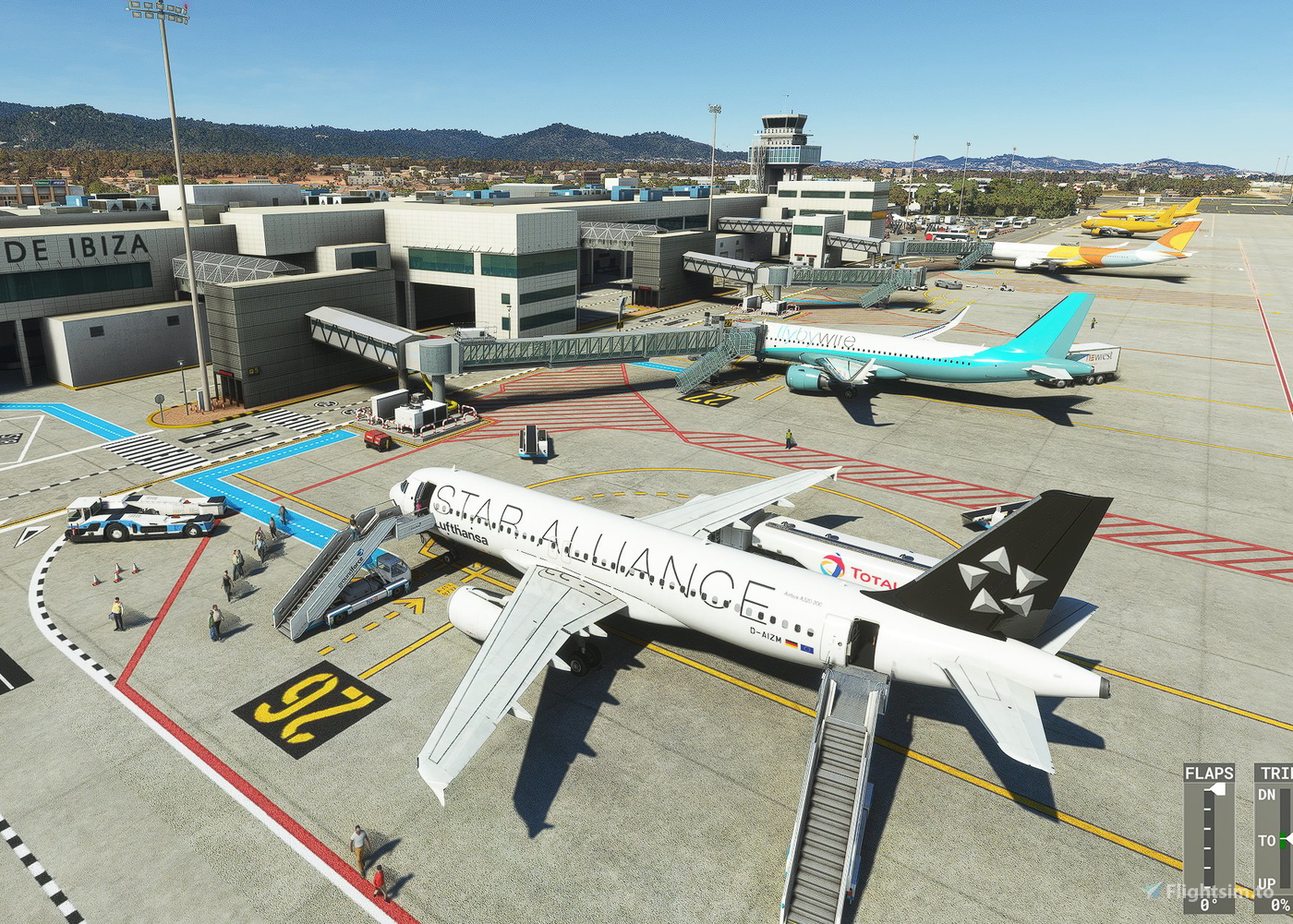The width and height of the screenshot is (1293, 924).
Task: Click the TRIM gauge white pointer
Action: coord(1290,839)
